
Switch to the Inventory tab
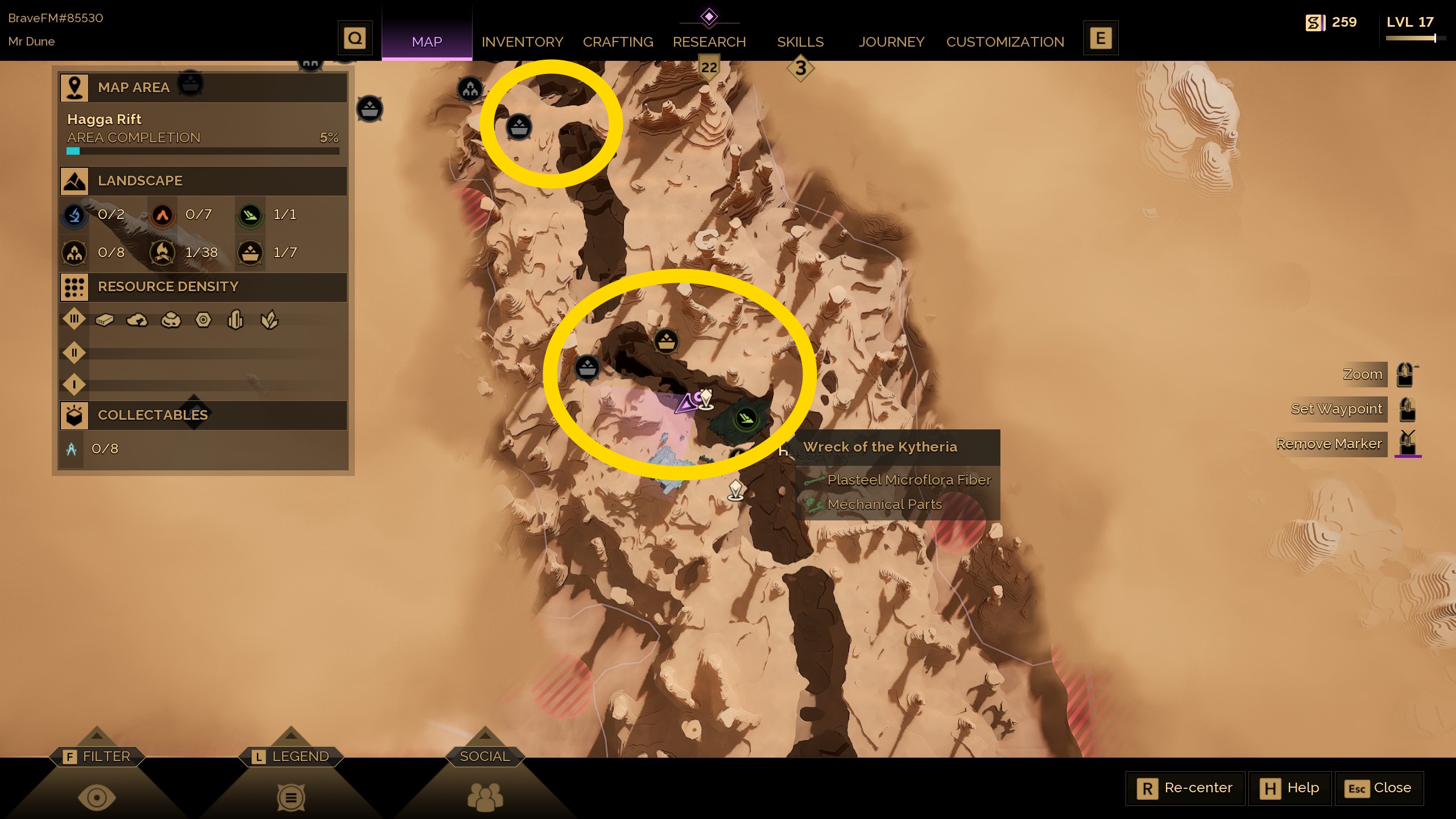tap(522, 42)
